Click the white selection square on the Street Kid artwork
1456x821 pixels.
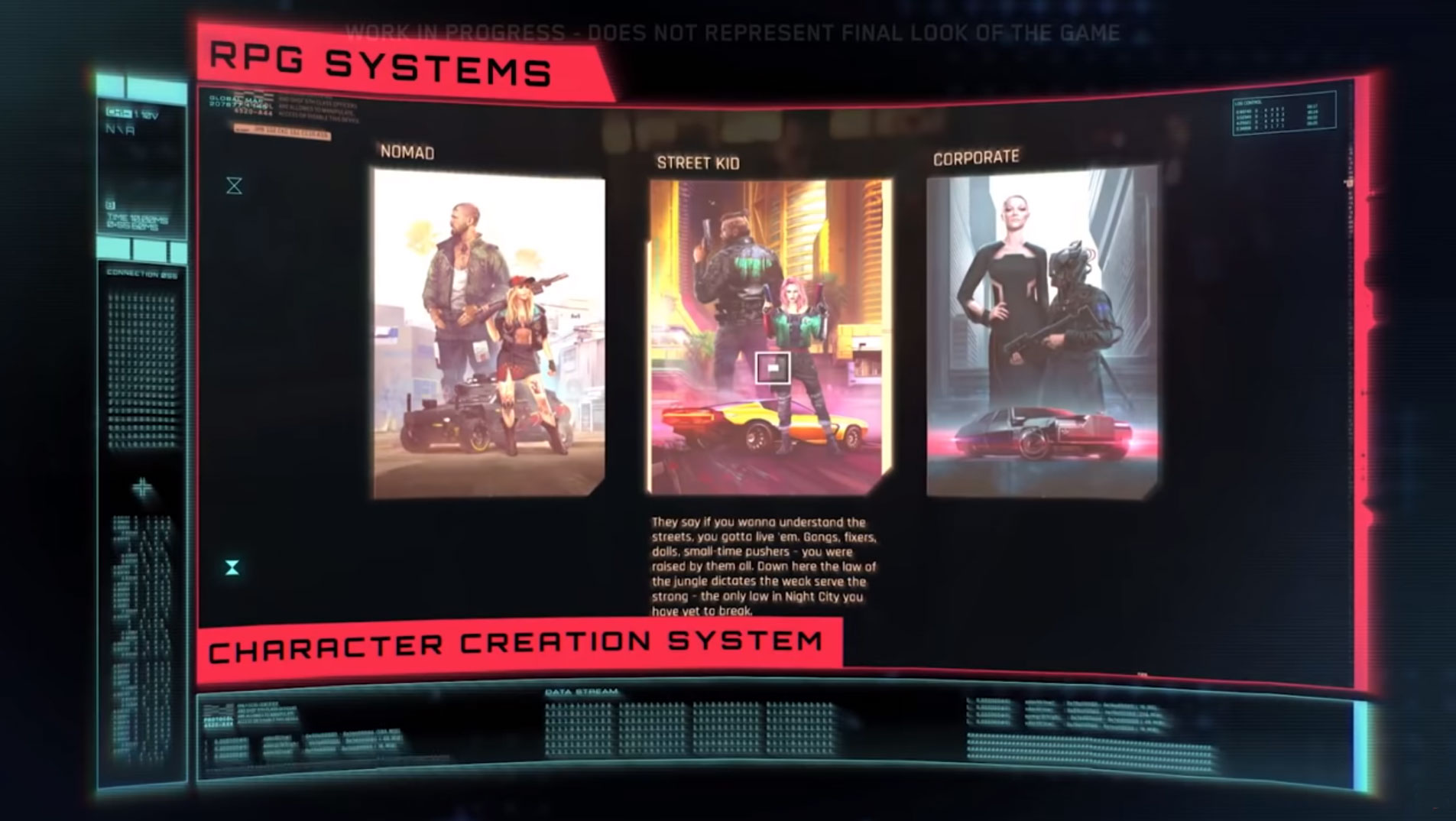click(772, 368)
